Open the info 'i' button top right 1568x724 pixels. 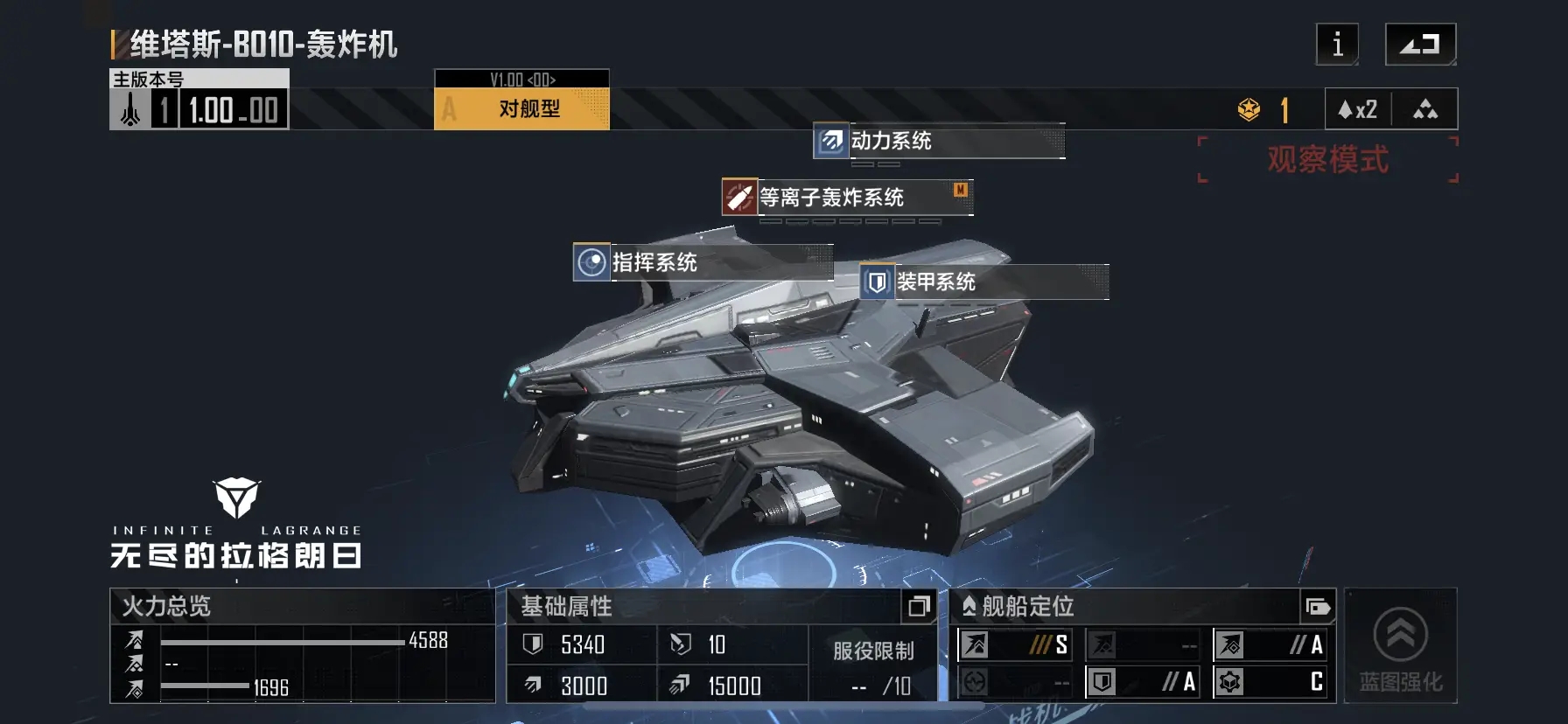click(1336, 45)
